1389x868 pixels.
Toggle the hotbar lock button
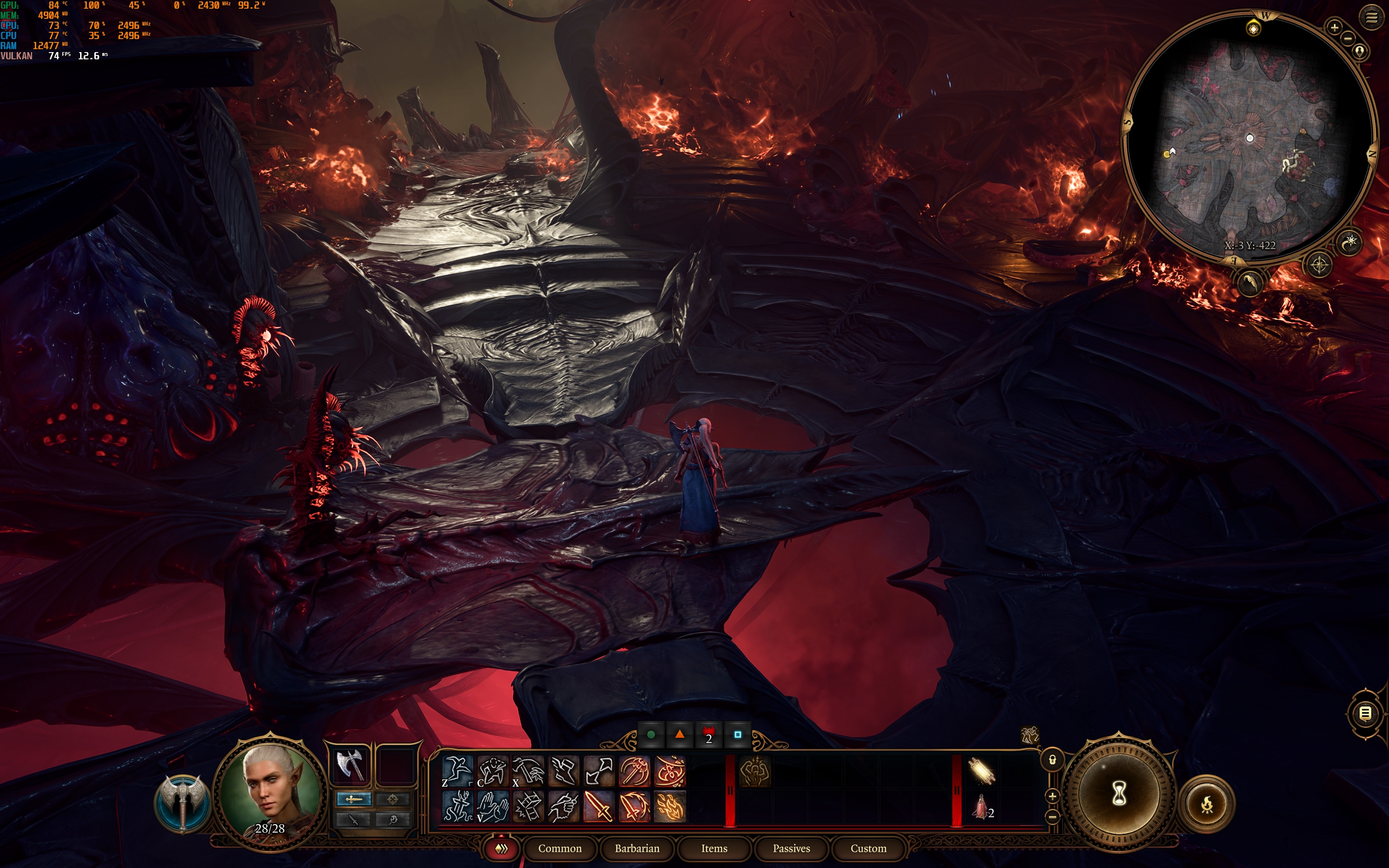[x=1052, y=760]
